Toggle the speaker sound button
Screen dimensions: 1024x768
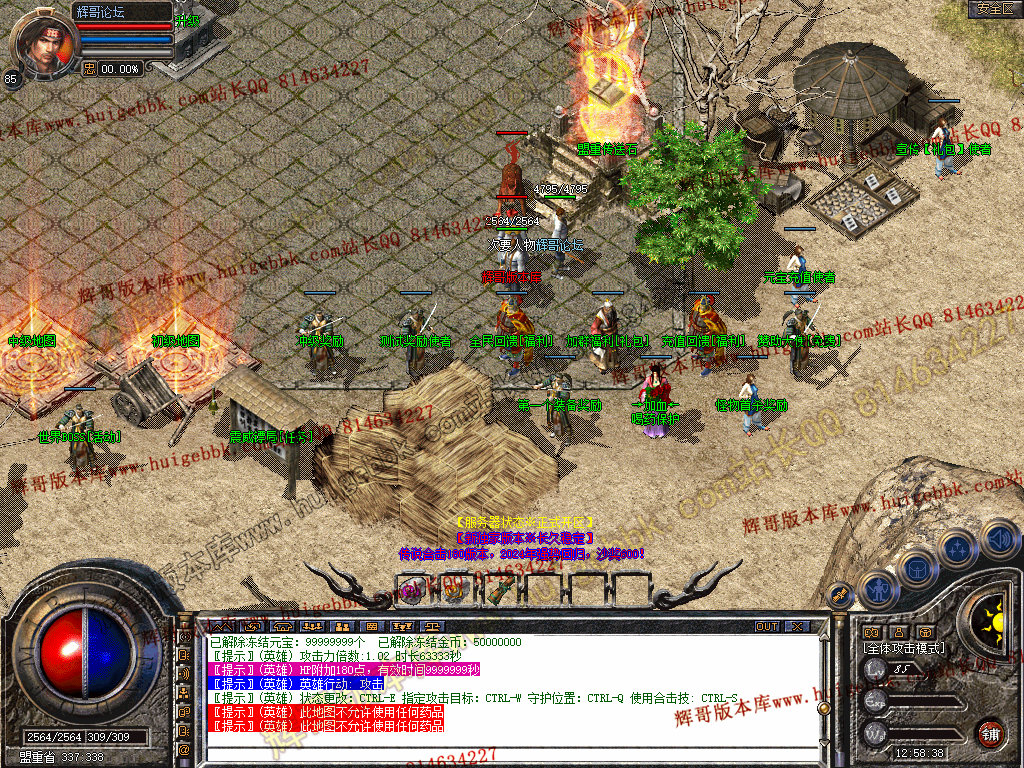pyautogui.click(x=999, y=540)
